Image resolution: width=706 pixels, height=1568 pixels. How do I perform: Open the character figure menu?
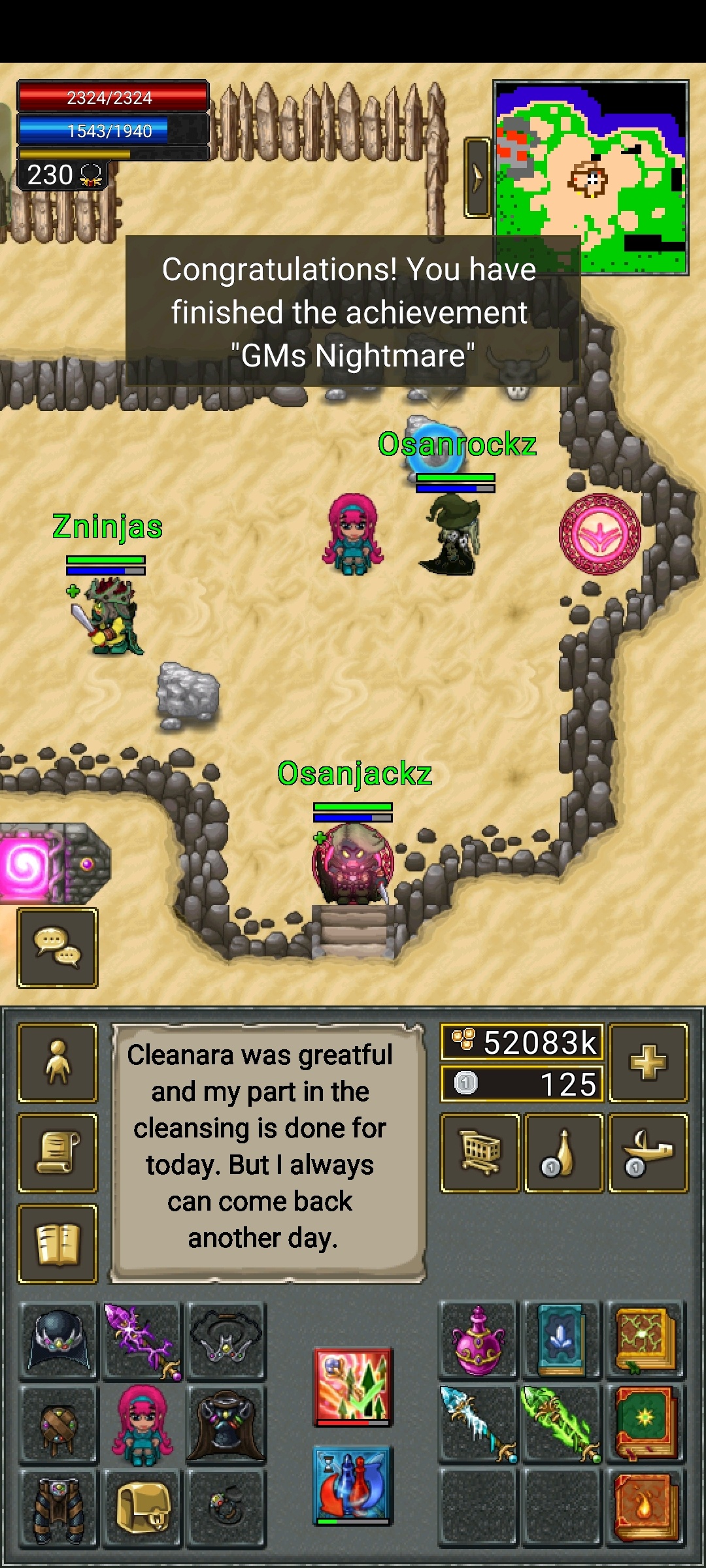point(58,1063)
